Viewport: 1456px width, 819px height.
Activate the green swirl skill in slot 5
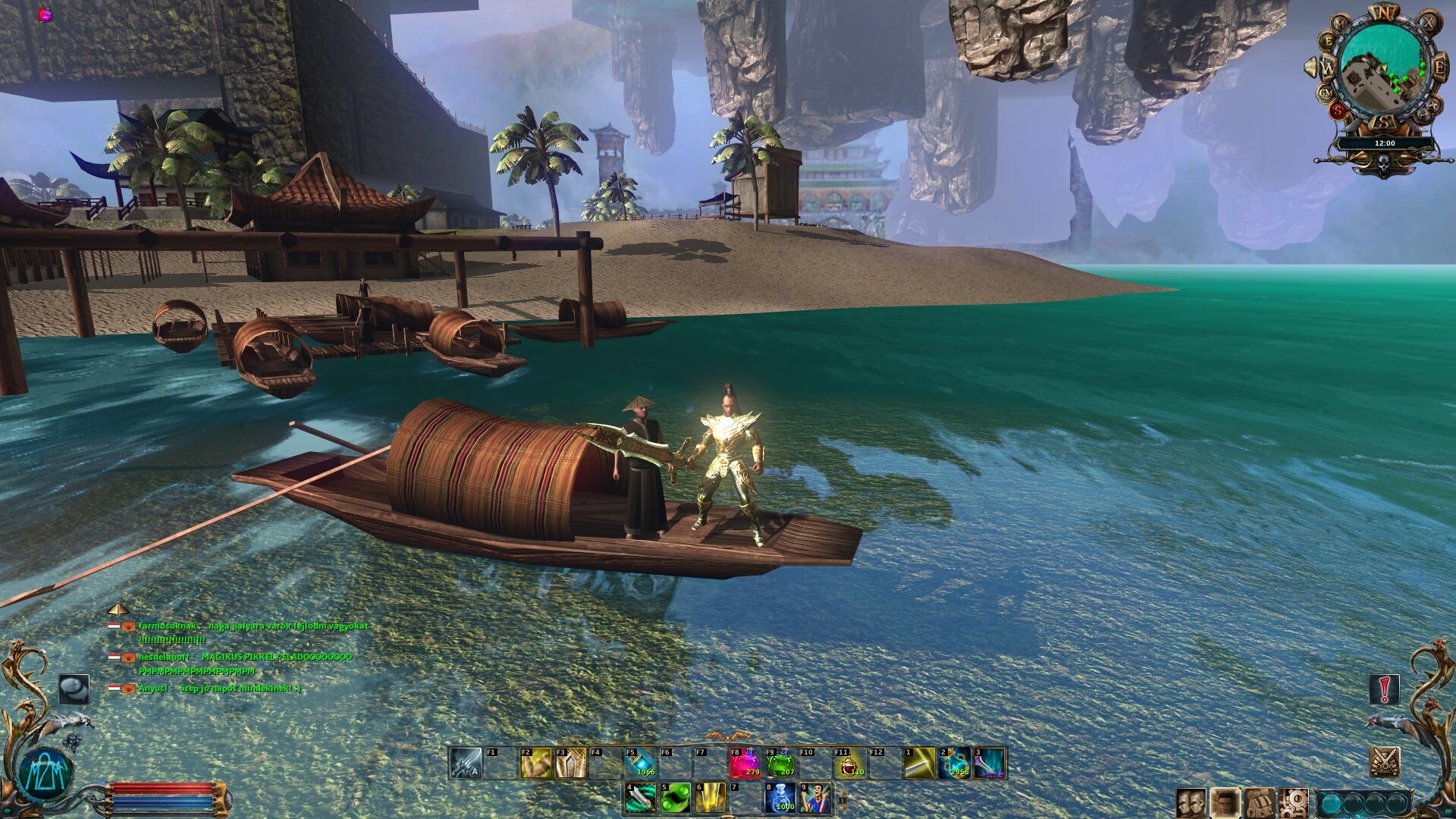point(674,798)
